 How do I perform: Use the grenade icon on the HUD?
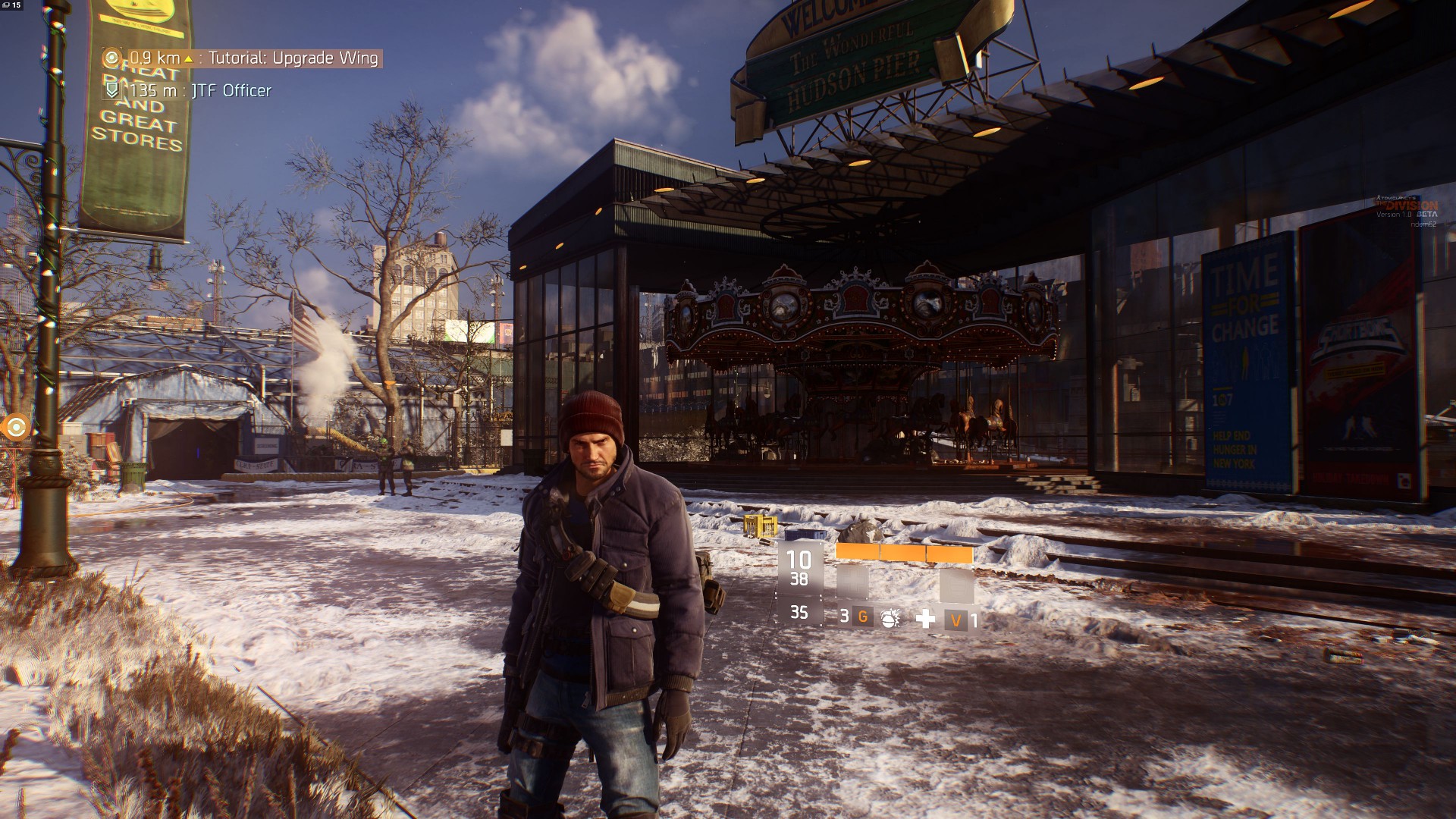pos(890,618)
